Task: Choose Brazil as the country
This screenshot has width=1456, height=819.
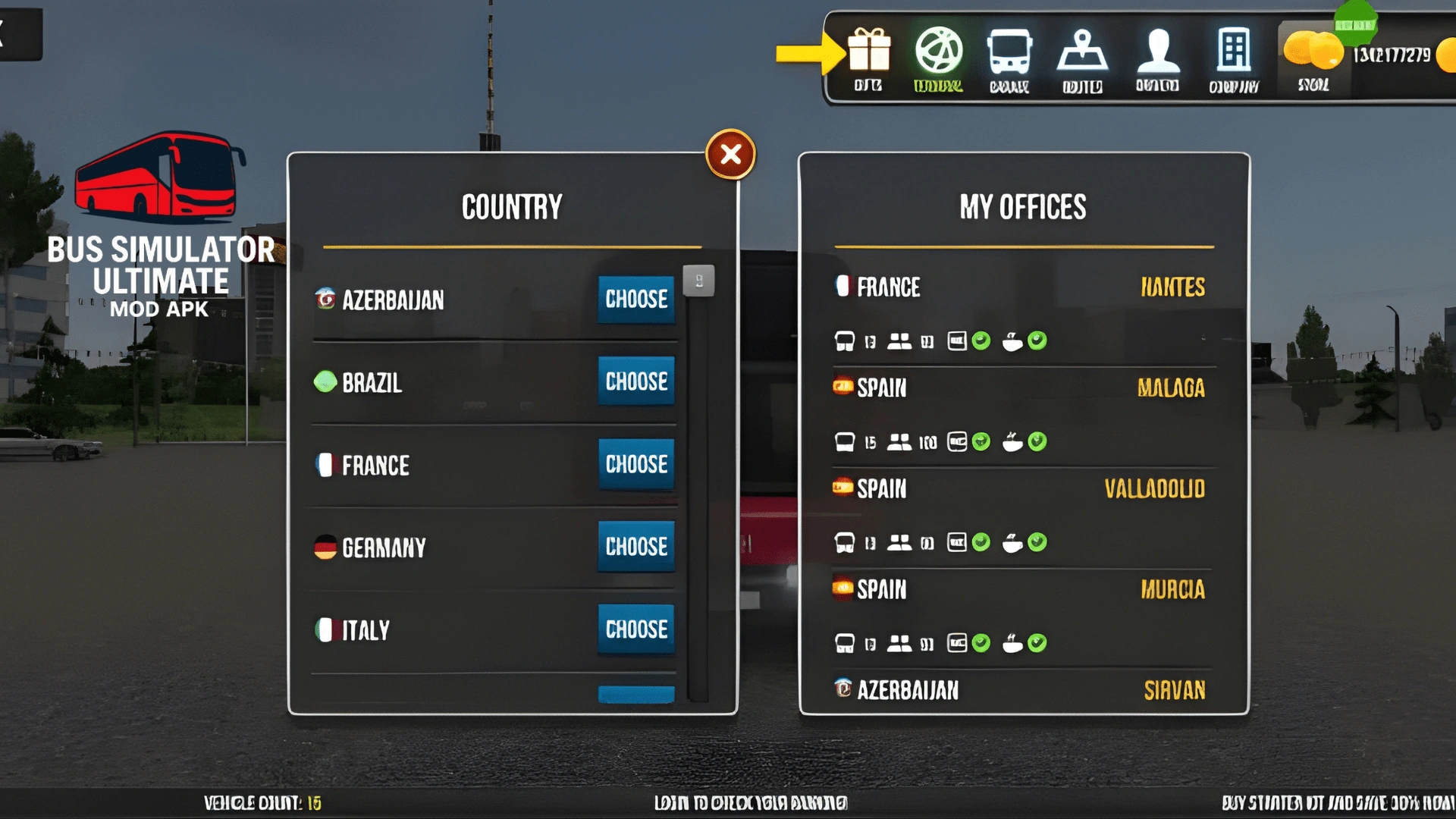Action: pyautogui.click(x=635, y=381)
